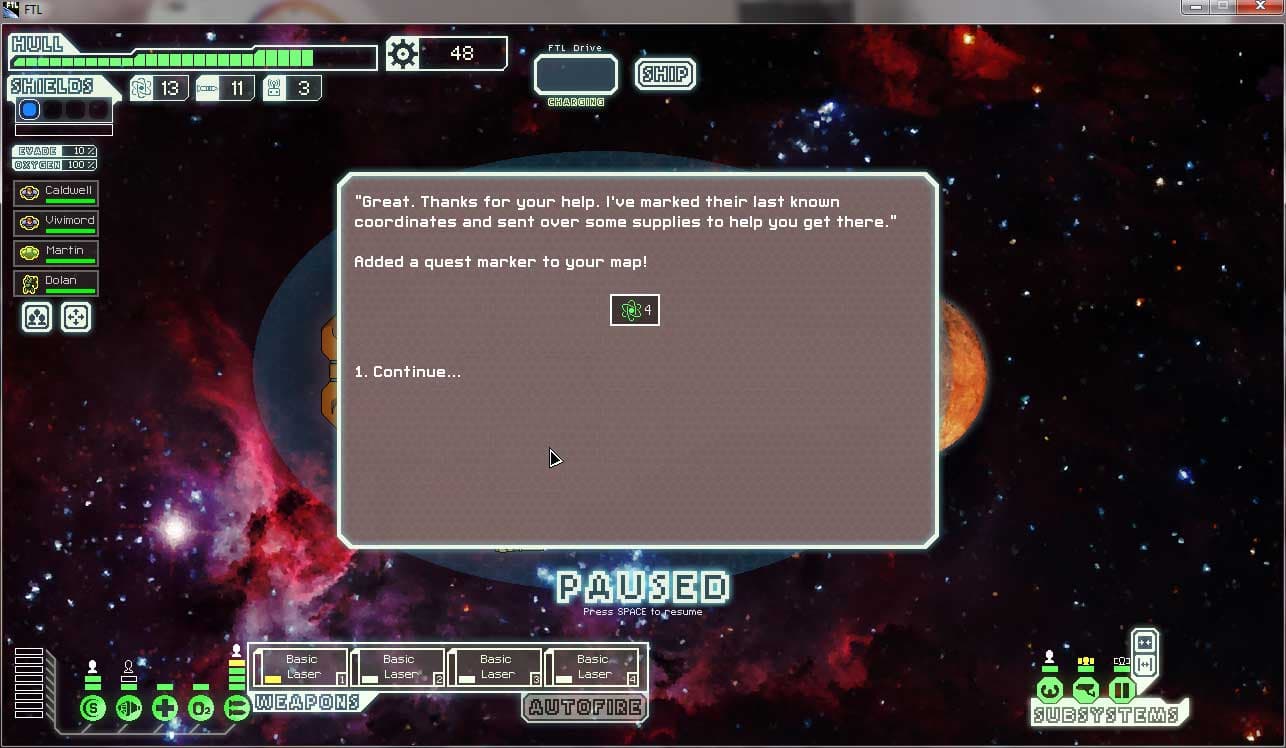Open the SHIP menu
The height and width of the screenshot is (748, 1286).
[x=665, y=74]
